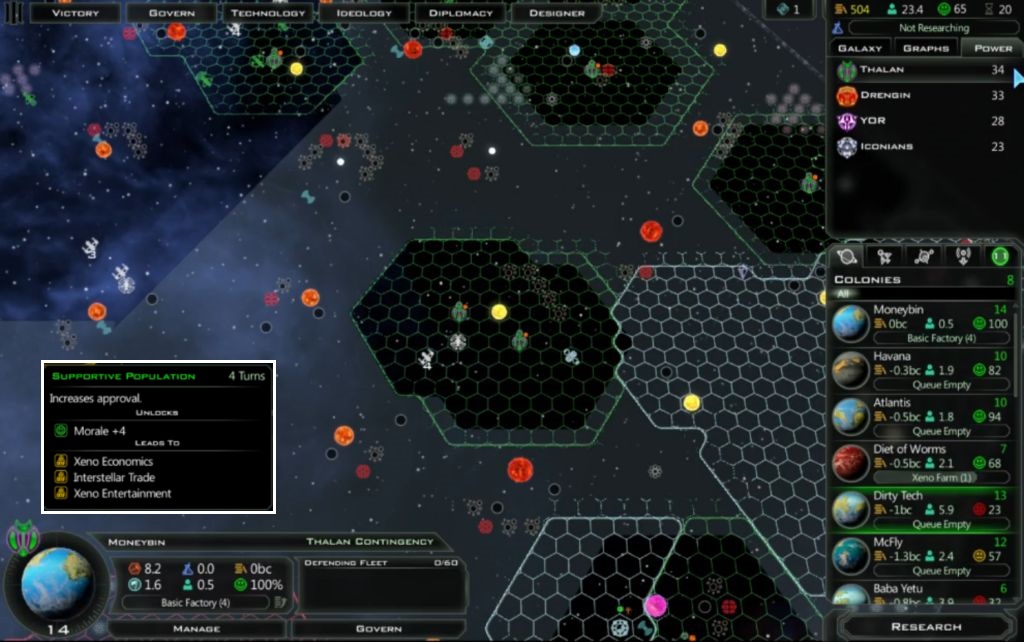This screenshot has height=642, width=1024.
Task: Select Moneybin in the colonies list
Action: click(922, 323)
